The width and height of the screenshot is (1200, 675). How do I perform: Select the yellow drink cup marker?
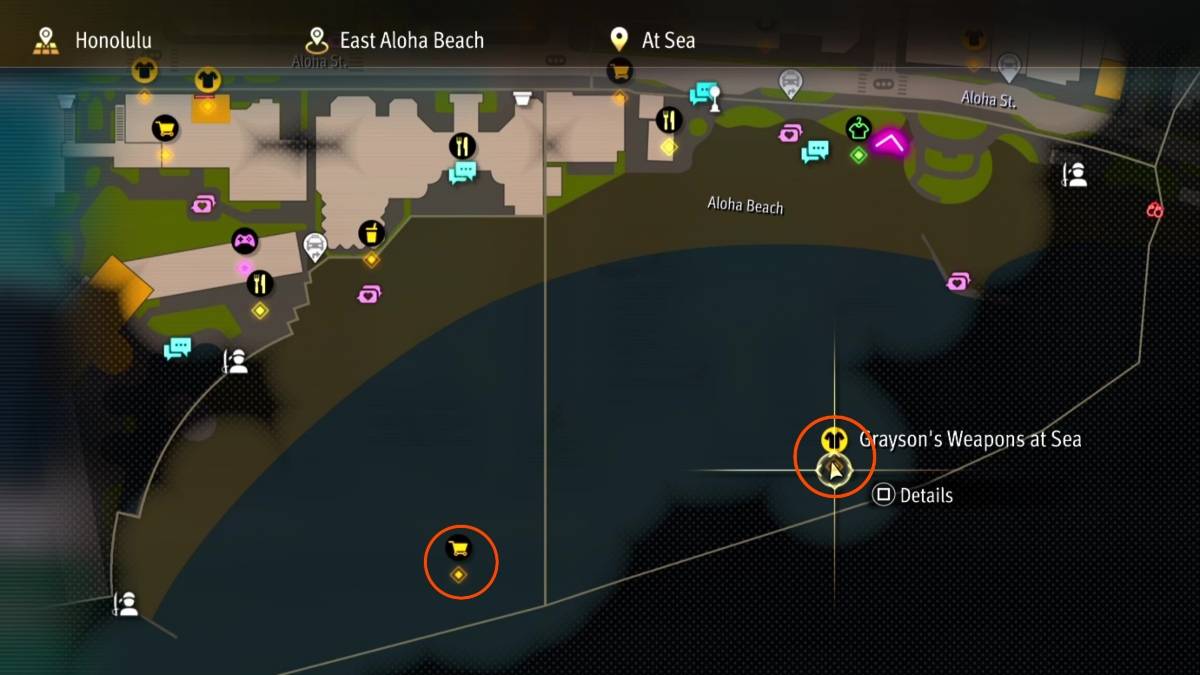tap(372, 235)
